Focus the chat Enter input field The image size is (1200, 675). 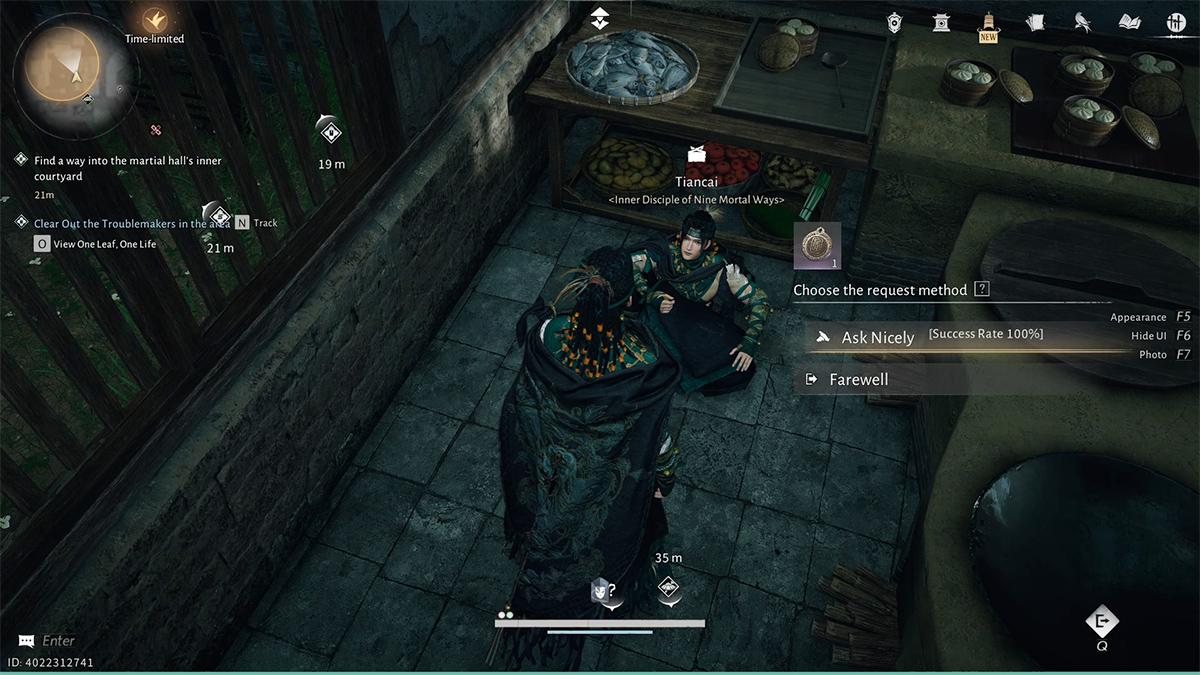[x=60, y=641]
